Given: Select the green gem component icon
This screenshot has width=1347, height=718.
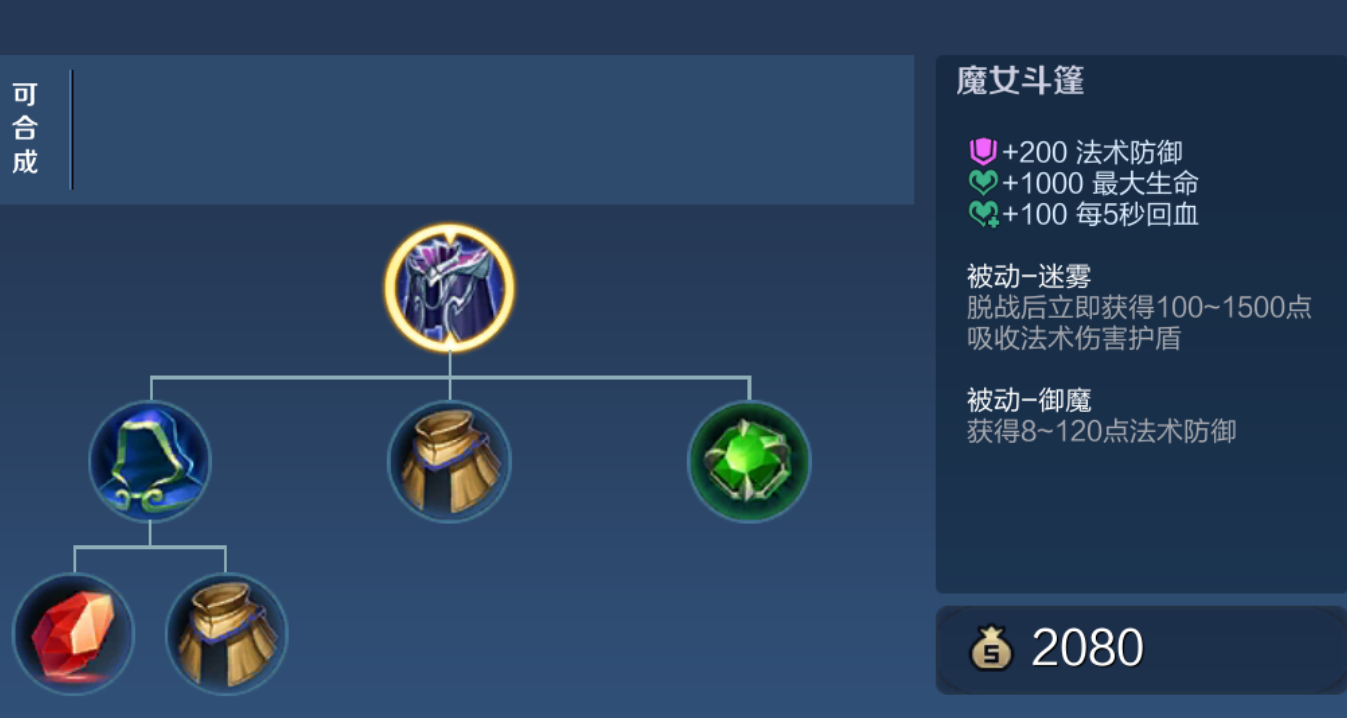Looking at the screenshot, I should click(x=749, y=461).
